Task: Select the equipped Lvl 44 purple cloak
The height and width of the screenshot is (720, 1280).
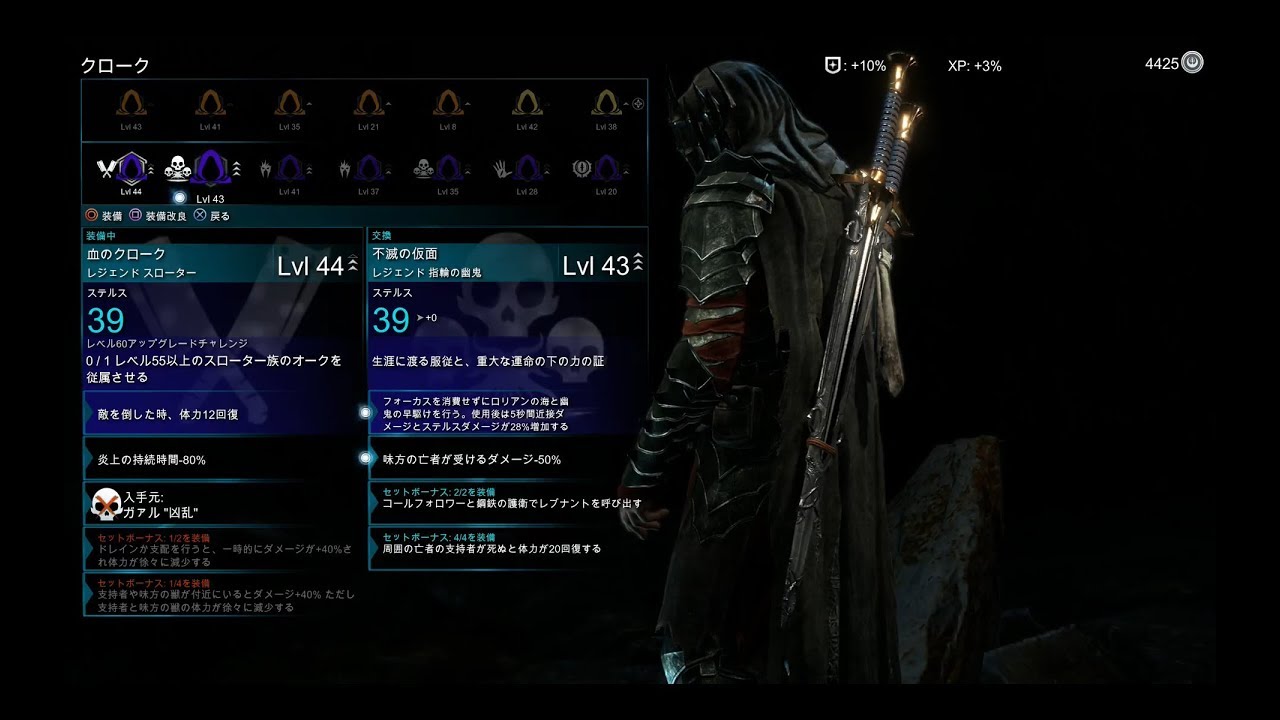Action: [130, 168]
